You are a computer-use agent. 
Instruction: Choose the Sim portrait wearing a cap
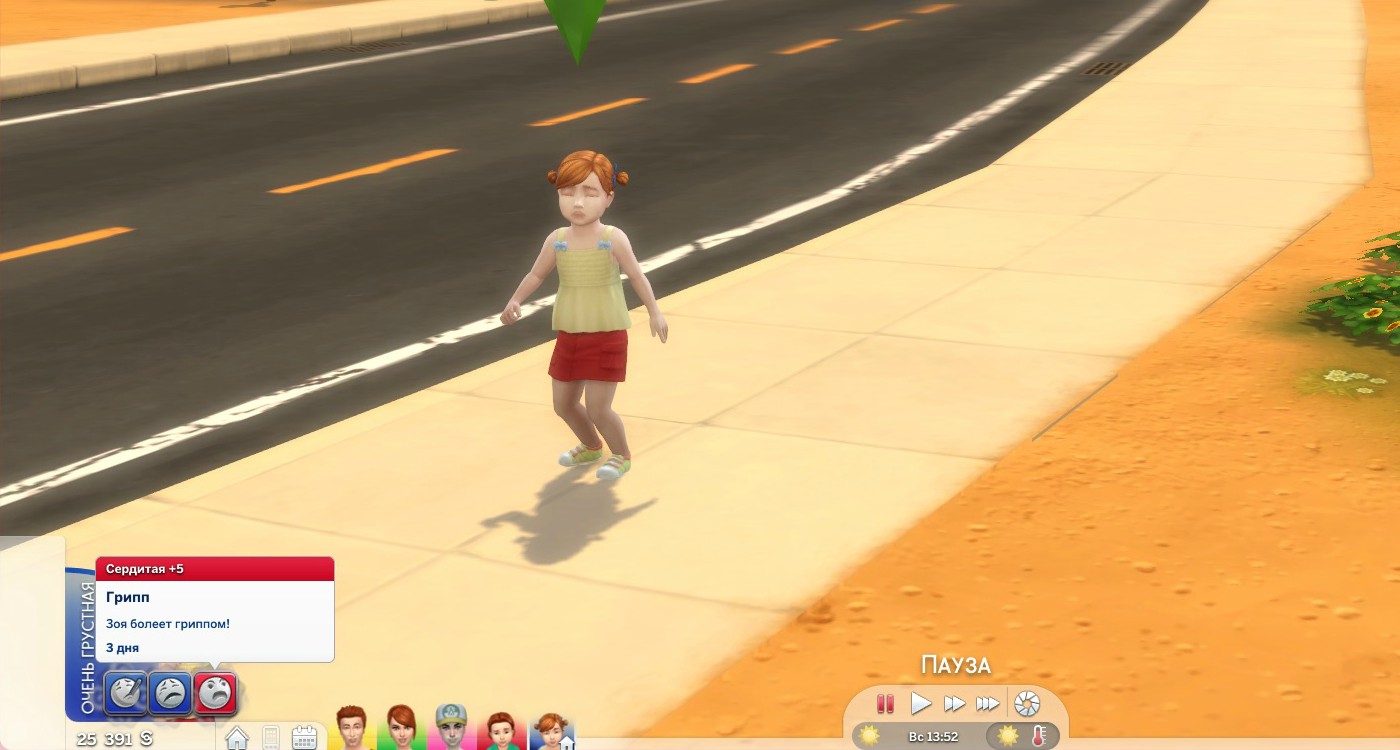(451, 728)
